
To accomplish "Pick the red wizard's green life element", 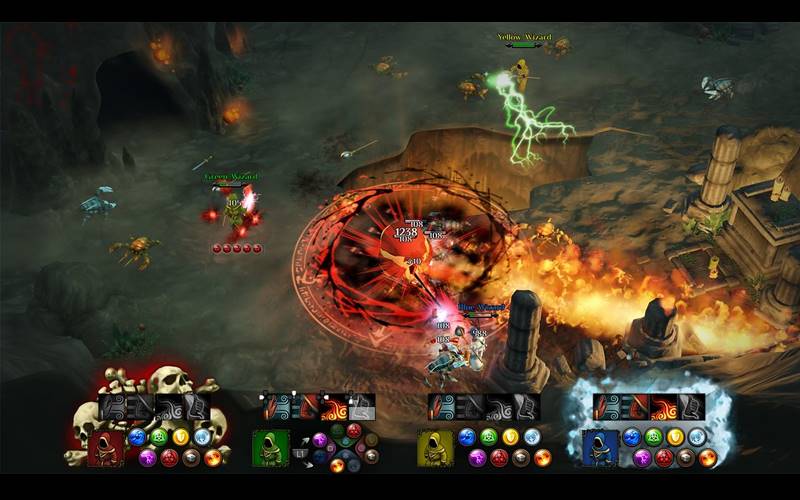I will (x=159, y=437).
